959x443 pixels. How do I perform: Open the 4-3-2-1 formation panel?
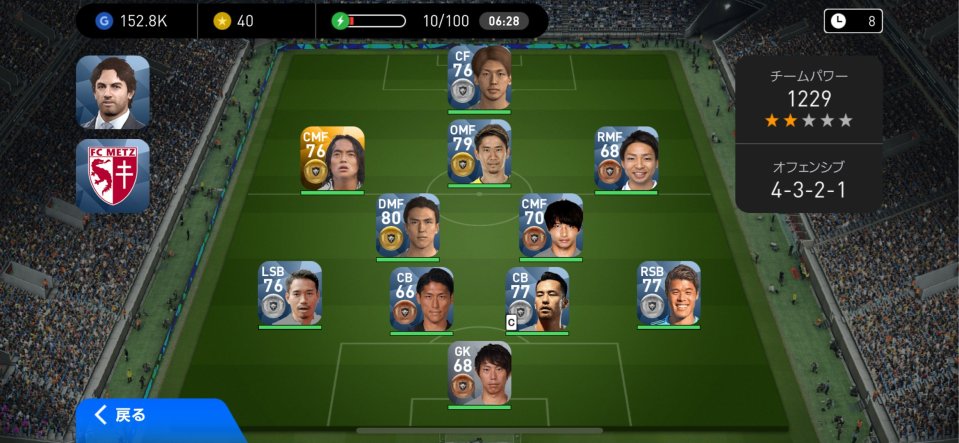[x=808, y=178]
